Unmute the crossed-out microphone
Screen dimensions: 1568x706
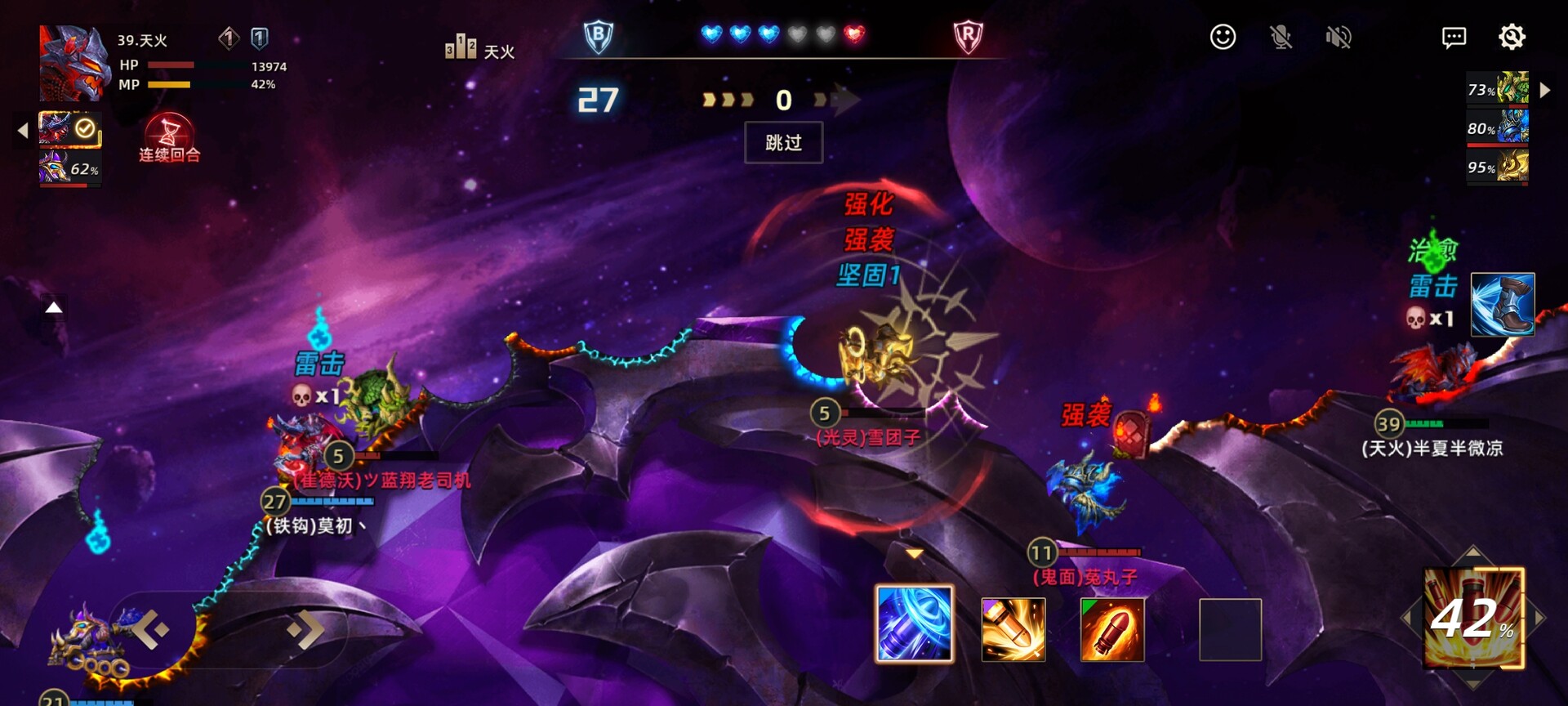point(1282,38)
